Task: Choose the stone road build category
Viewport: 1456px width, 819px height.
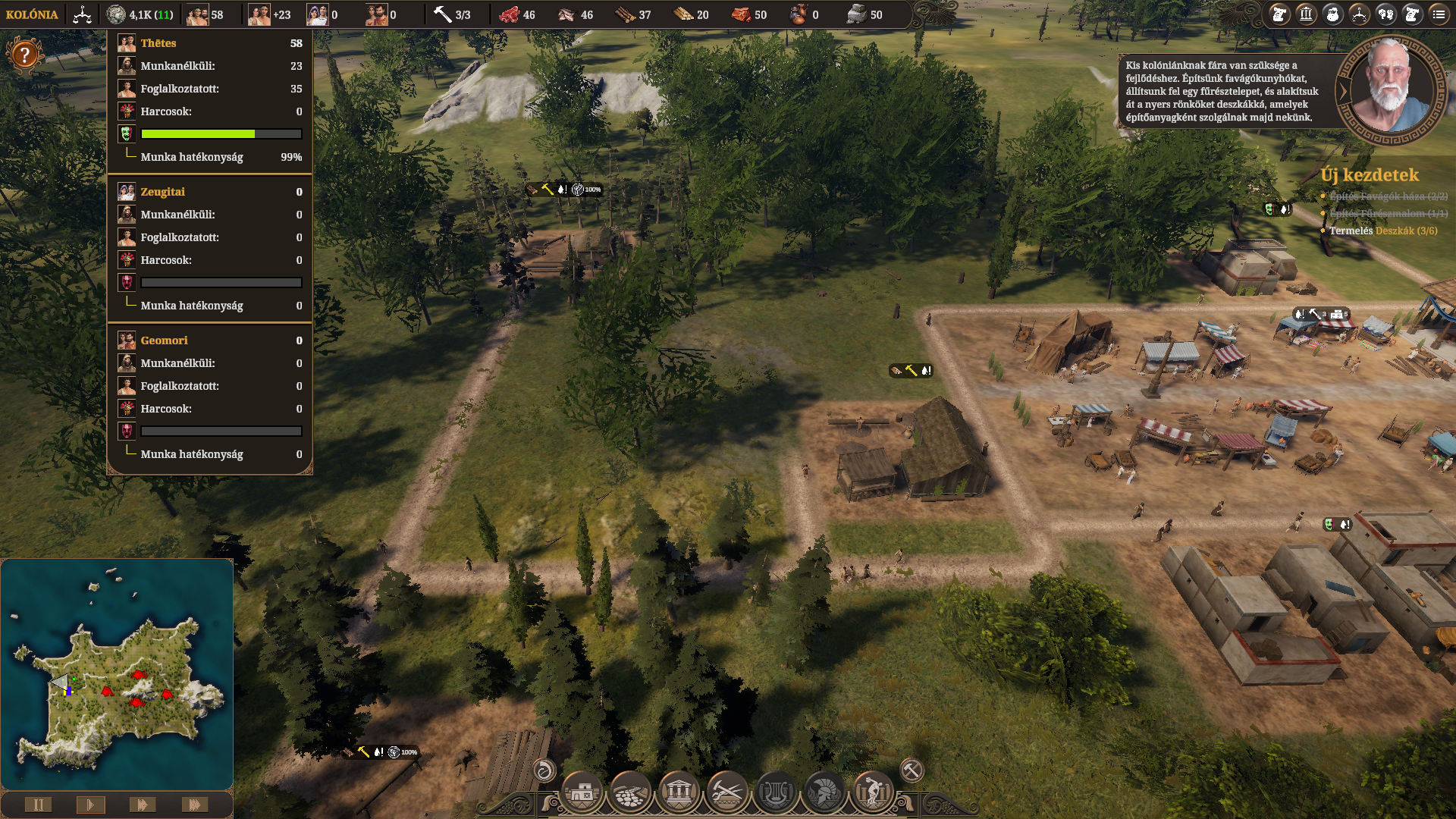Action: (x=630, y=793)
